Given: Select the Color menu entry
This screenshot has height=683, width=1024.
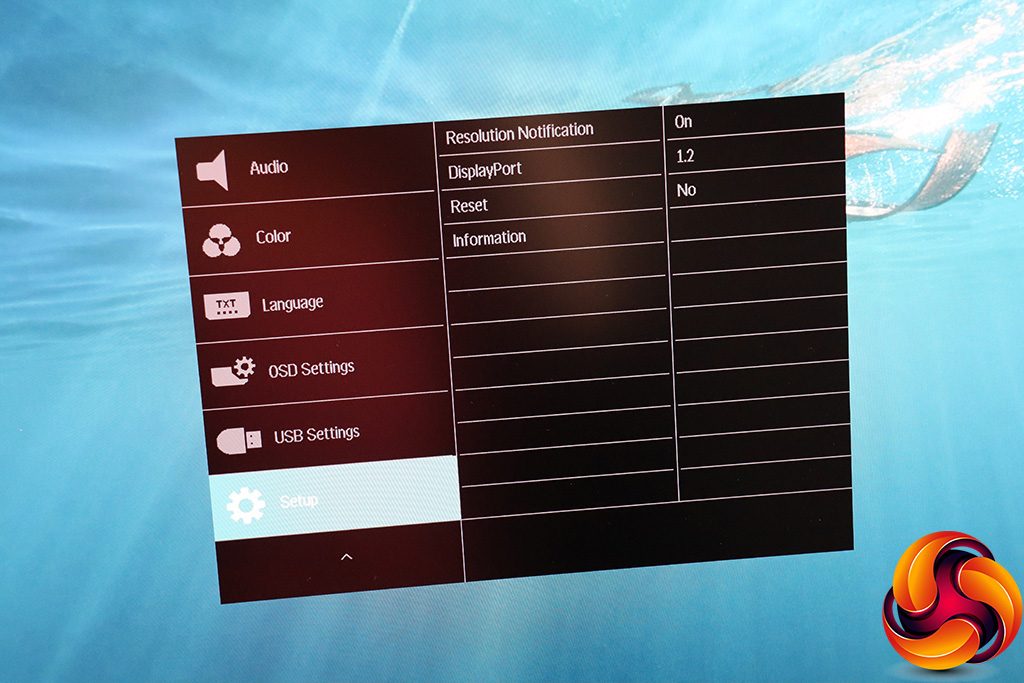Looking at the screenshot, I should (x=272, y=237).
